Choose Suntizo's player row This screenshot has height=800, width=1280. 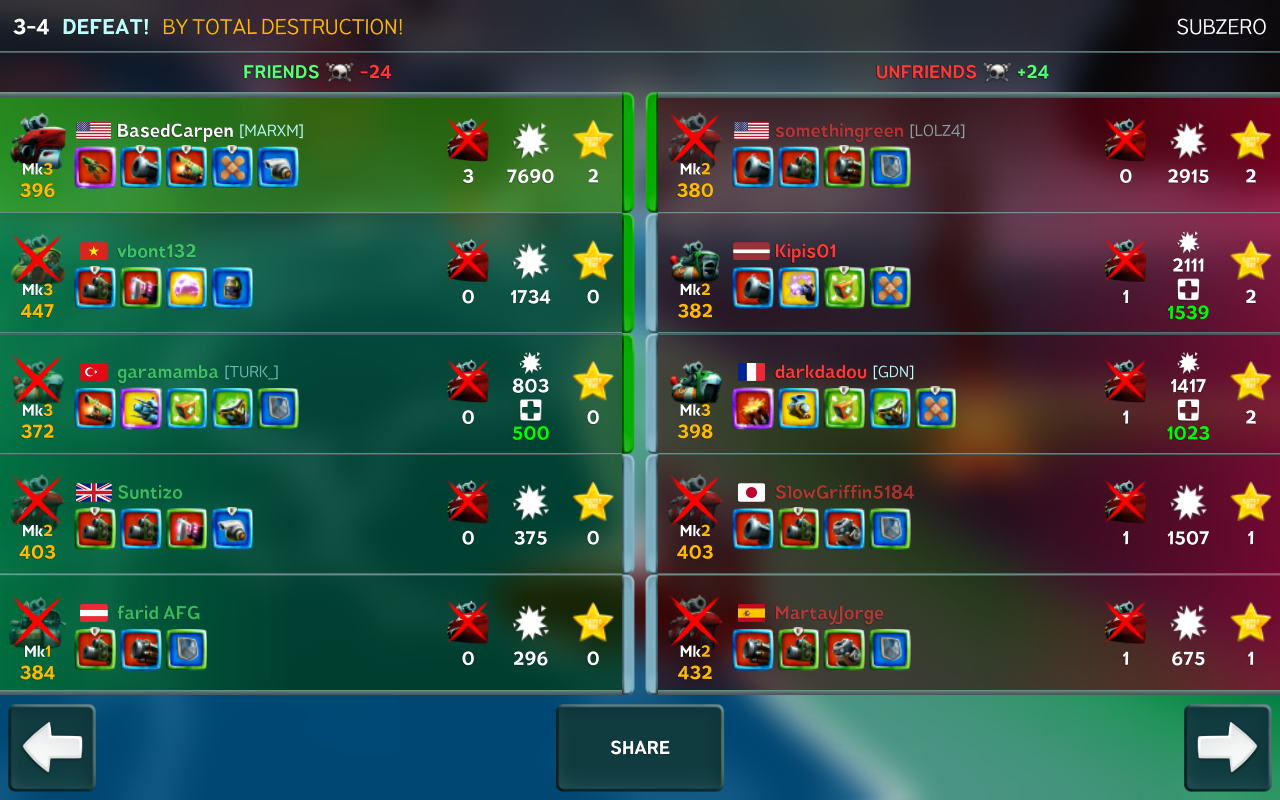pyautogui.click(x=310, y=515)
